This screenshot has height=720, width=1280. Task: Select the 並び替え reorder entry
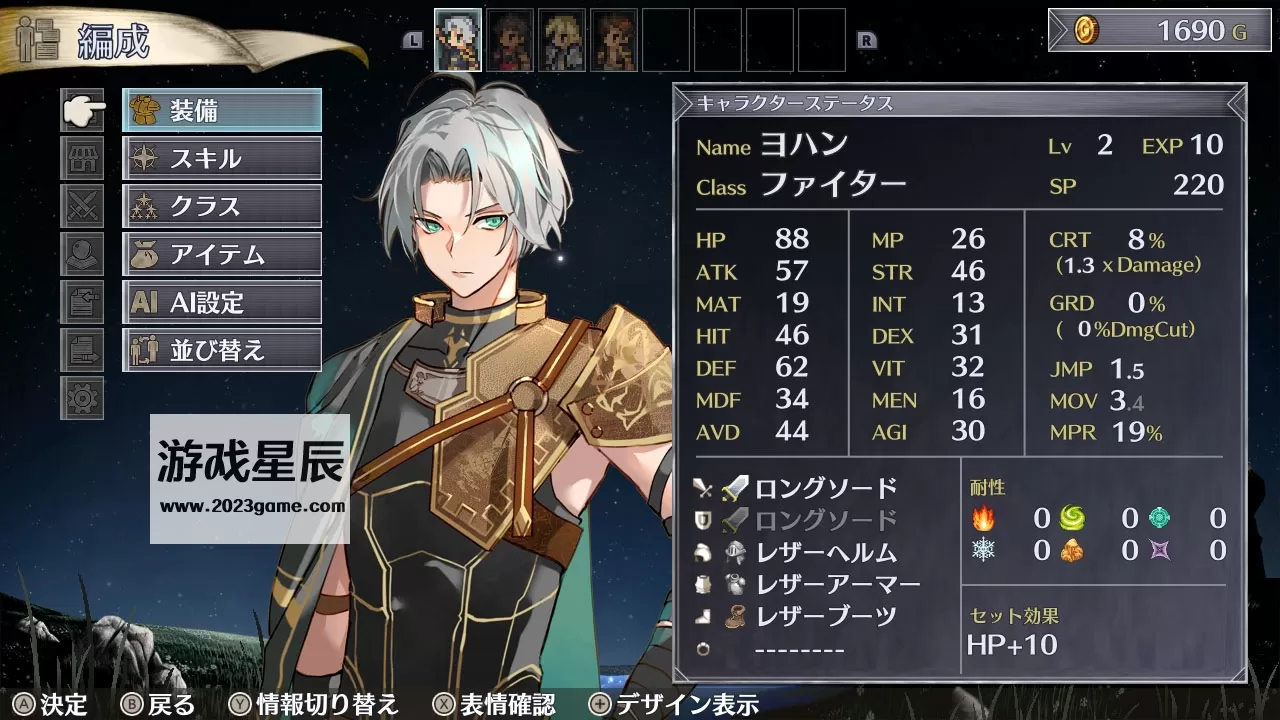pos(221,350)
